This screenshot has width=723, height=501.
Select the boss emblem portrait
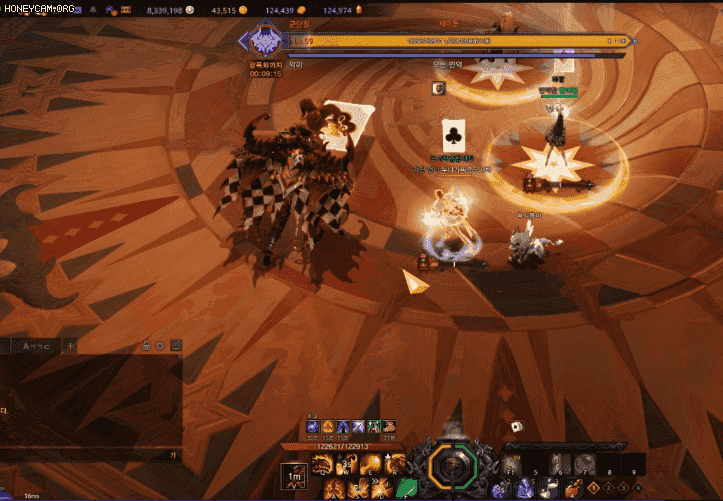click(265, 42)
